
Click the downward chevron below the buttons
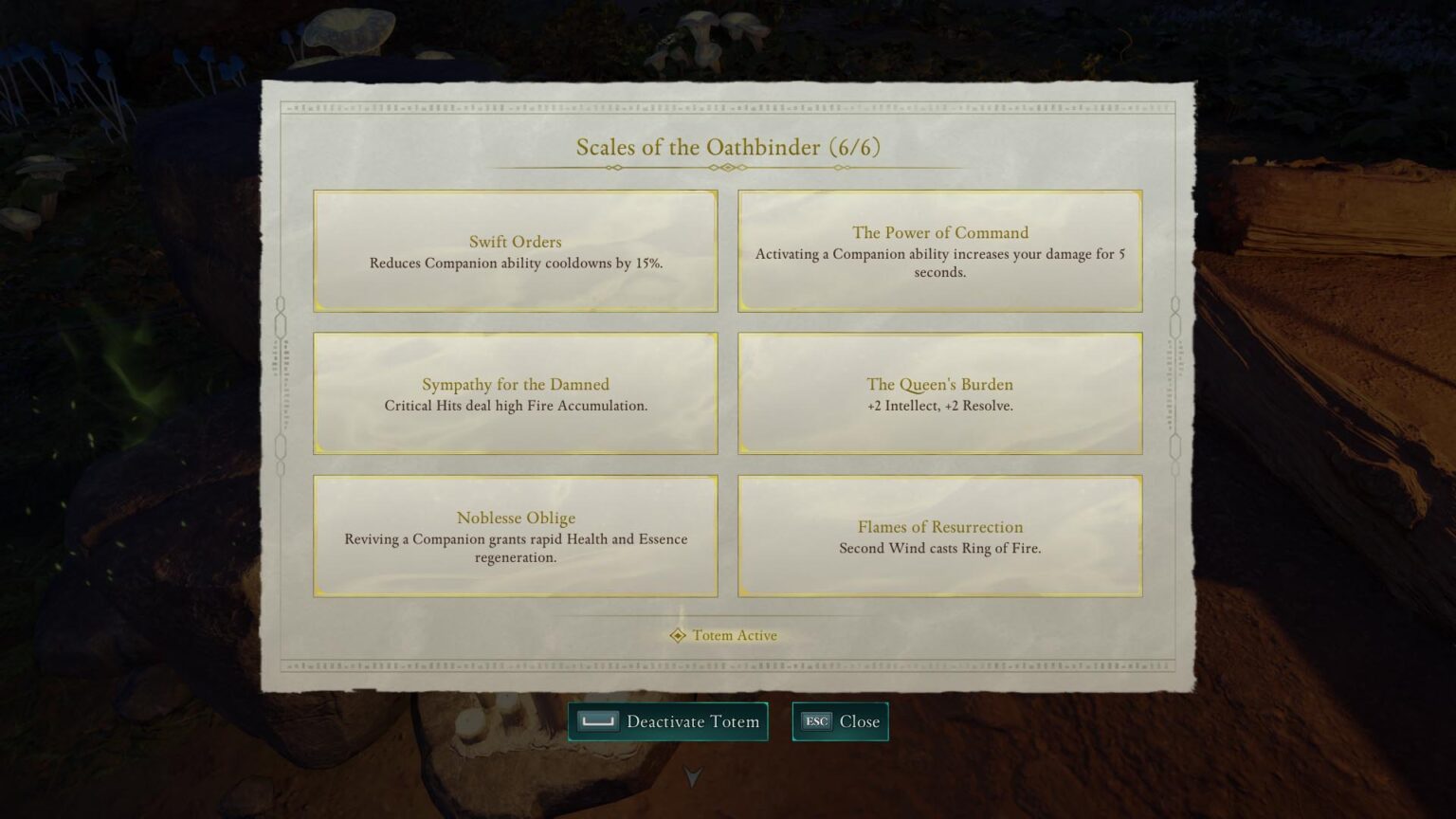coord(693,777)
